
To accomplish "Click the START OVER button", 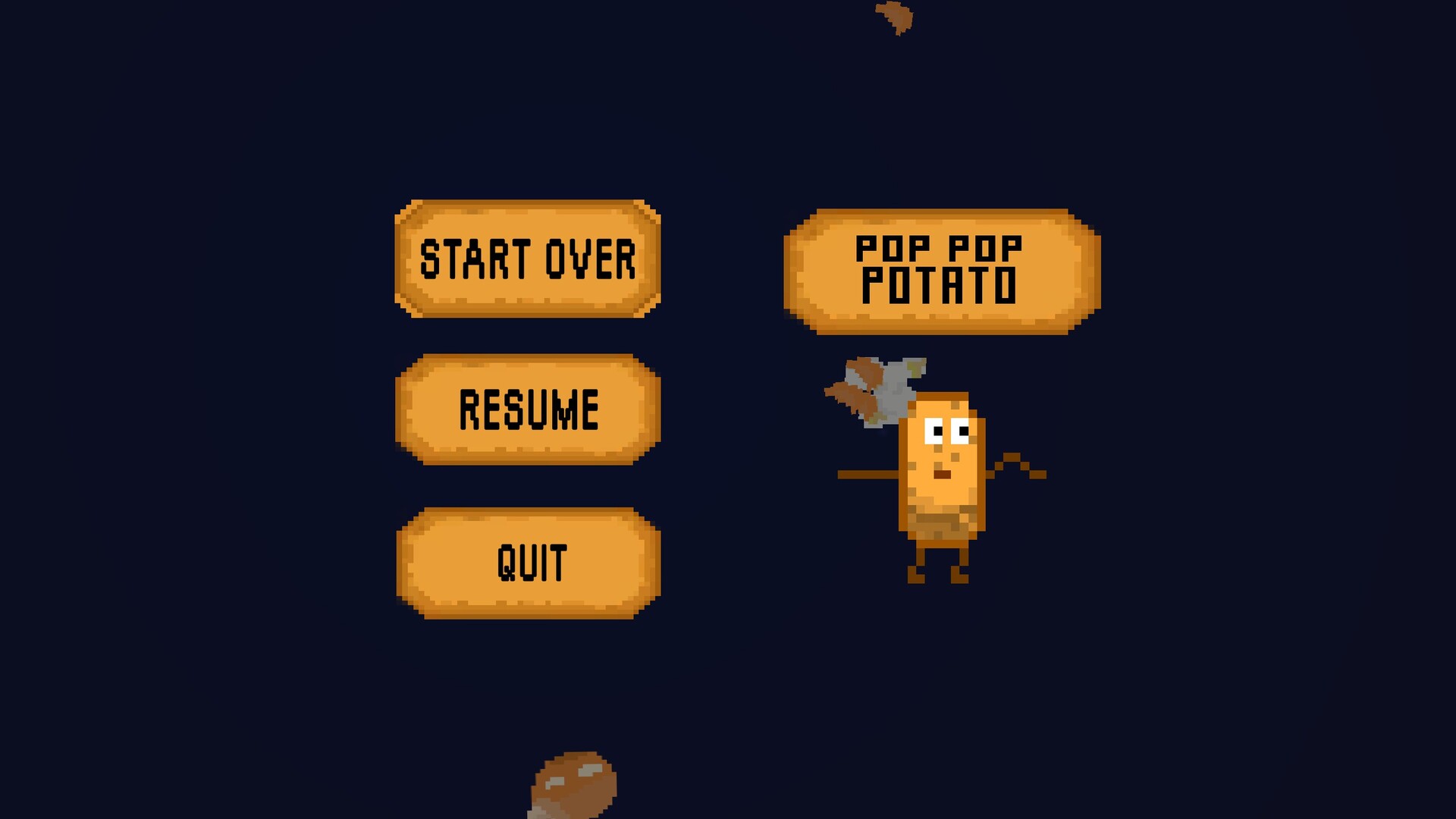I will (x=527, y=260).
